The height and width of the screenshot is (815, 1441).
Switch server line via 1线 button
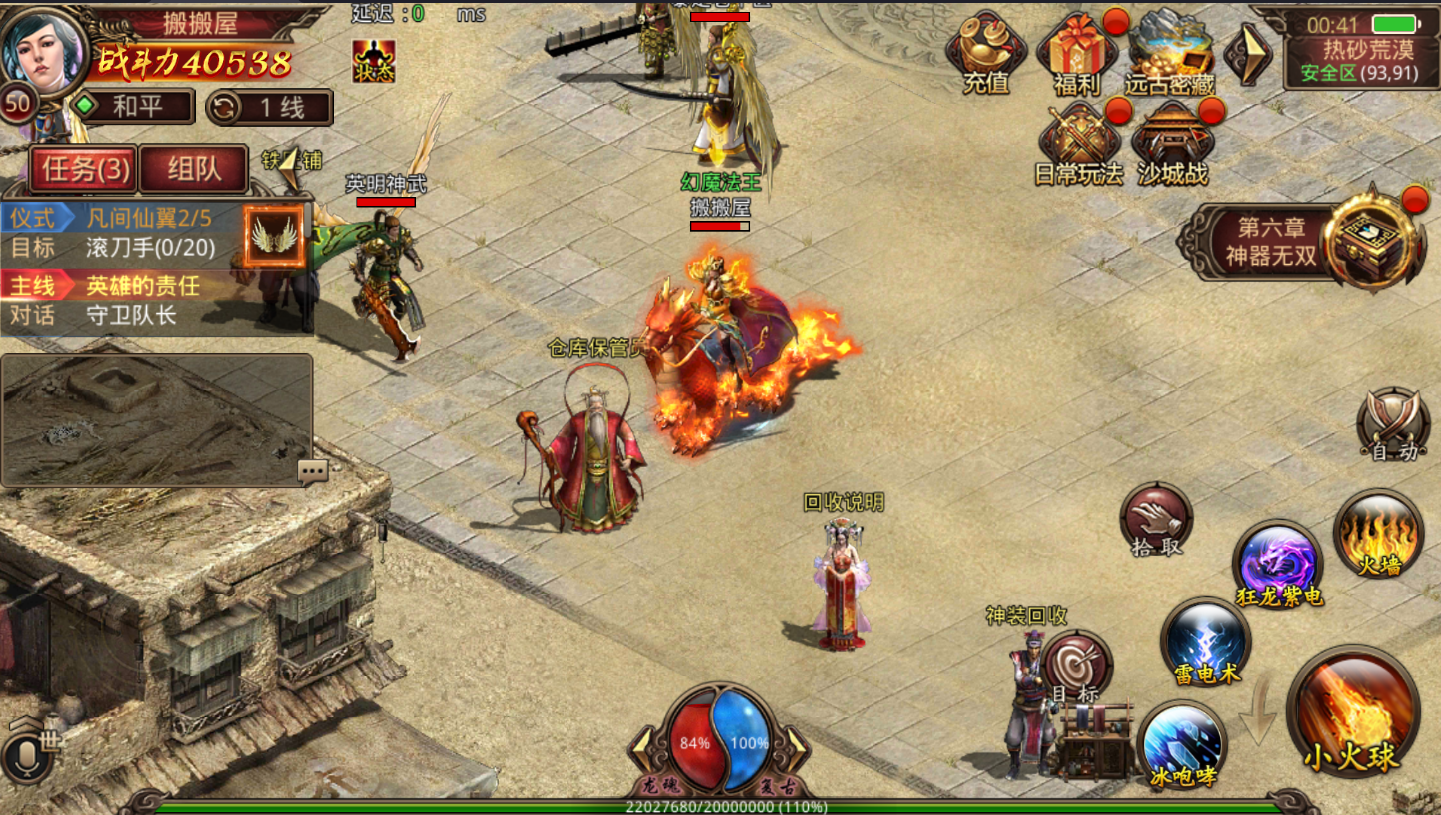pyautogui.click(x=270, y=107)
